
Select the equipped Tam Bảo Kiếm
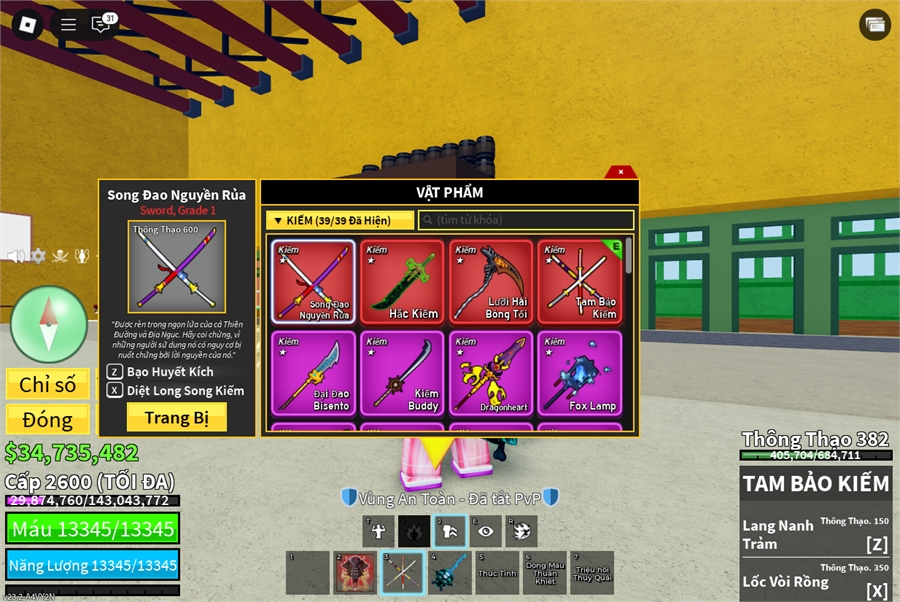click(580, 282)
